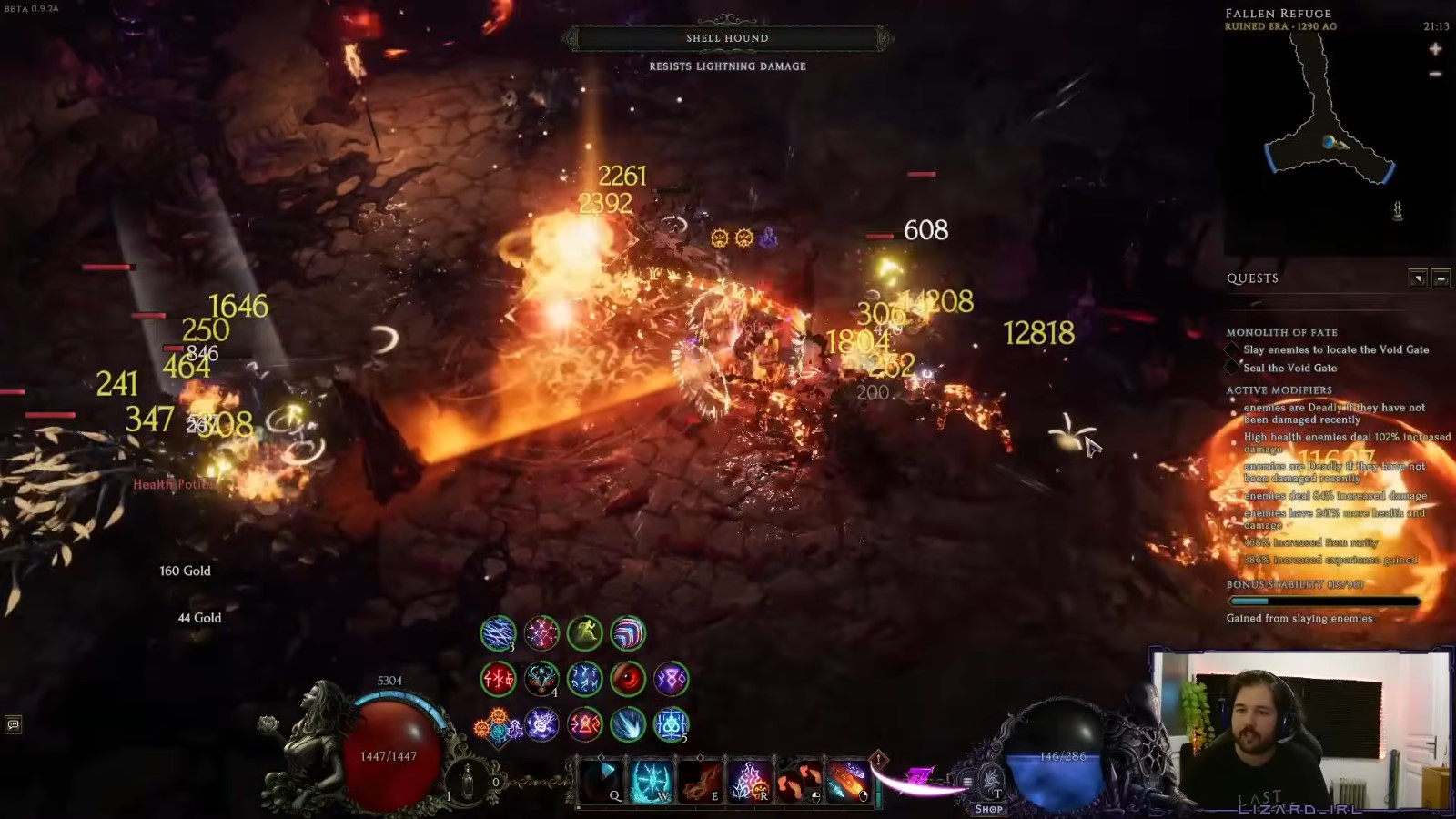Toggle the 'Slay enemies to locate the Void Gate' objective diamond
The image size is (1456, 819).
(1233, 349)
